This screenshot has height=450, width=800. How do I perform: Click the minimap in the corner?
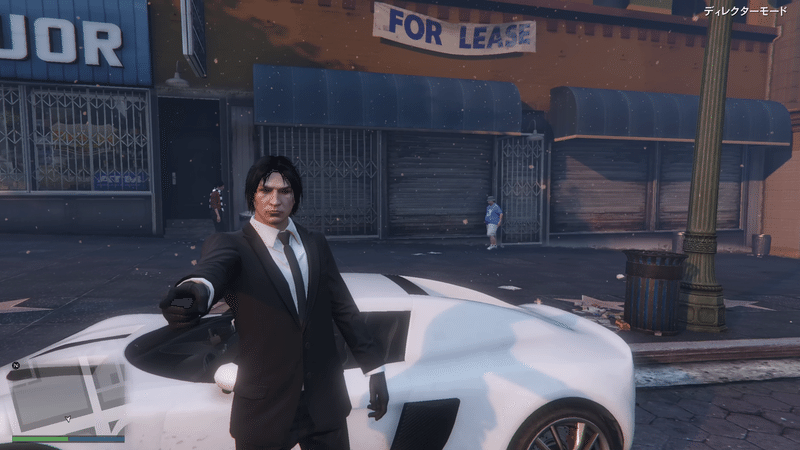(66, 397)
